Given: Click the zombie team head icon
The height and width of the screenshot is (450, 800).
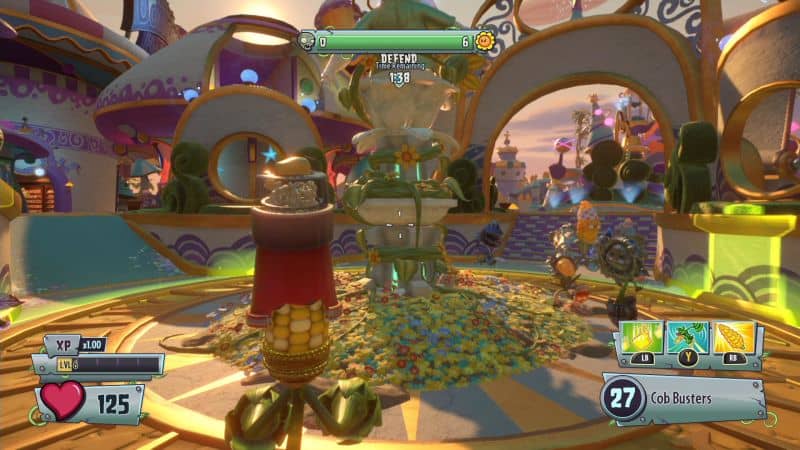Looking at the screenshot, I should (306, 41).
